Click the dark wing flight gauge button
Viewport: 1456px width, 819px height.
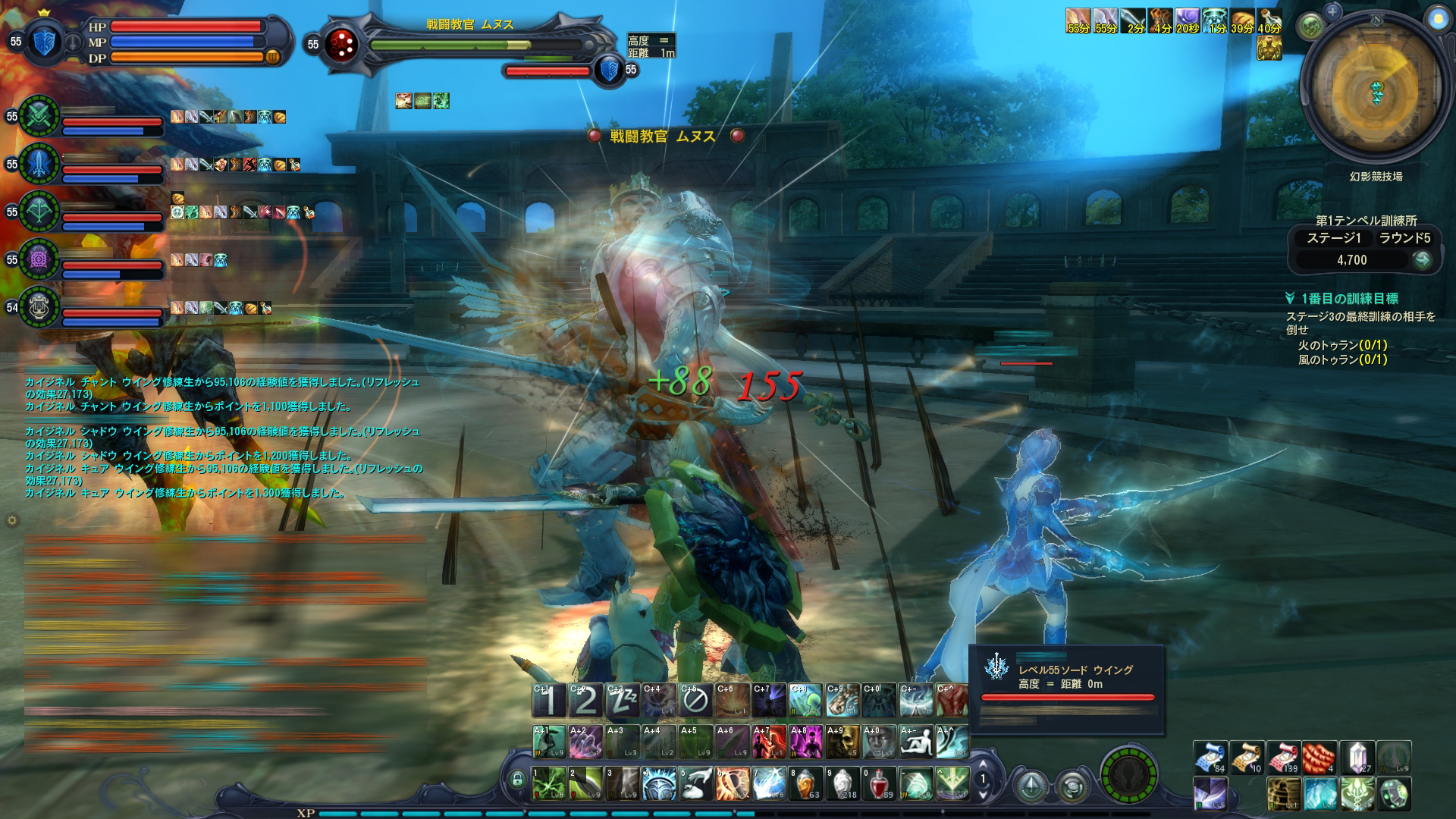click(x=1128, y=775)
